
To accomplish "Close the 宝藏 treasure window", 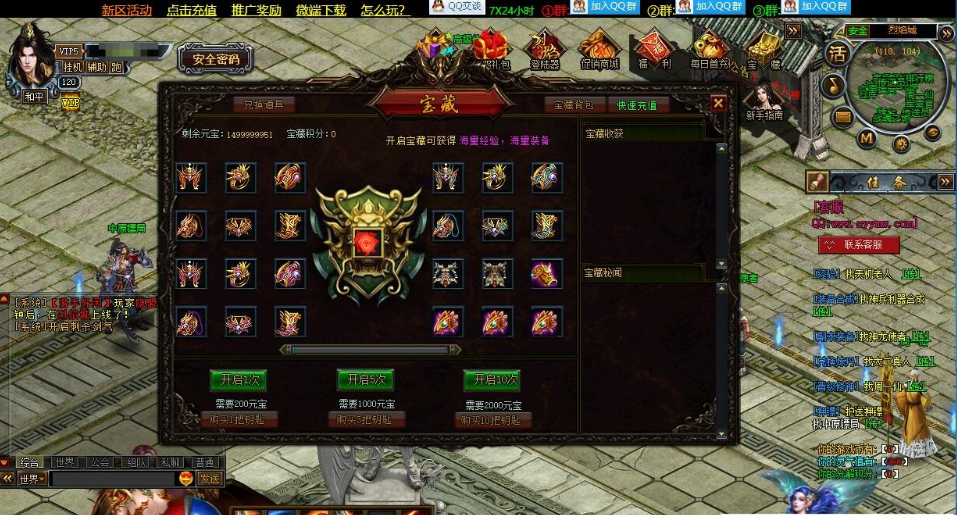I will 718,102.
